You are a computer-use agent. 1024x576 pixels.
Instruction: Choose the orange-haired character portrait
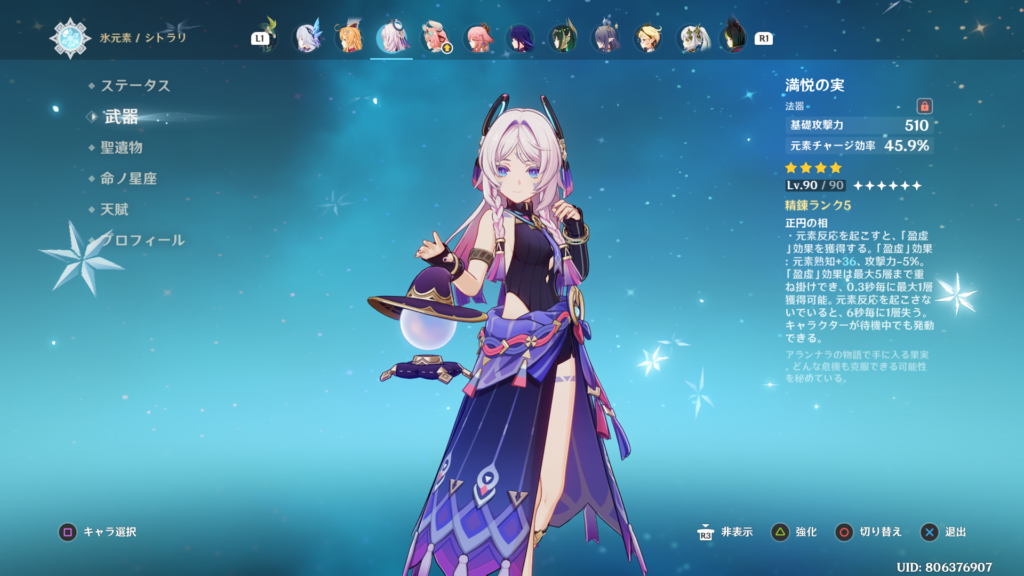point(349,38)
